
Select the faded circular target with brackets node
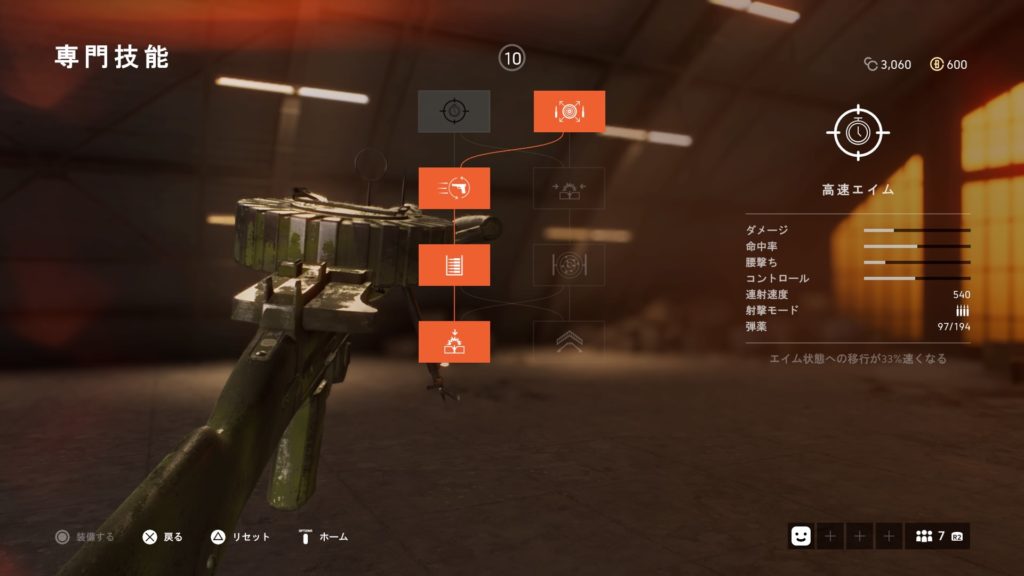point(569,265)
